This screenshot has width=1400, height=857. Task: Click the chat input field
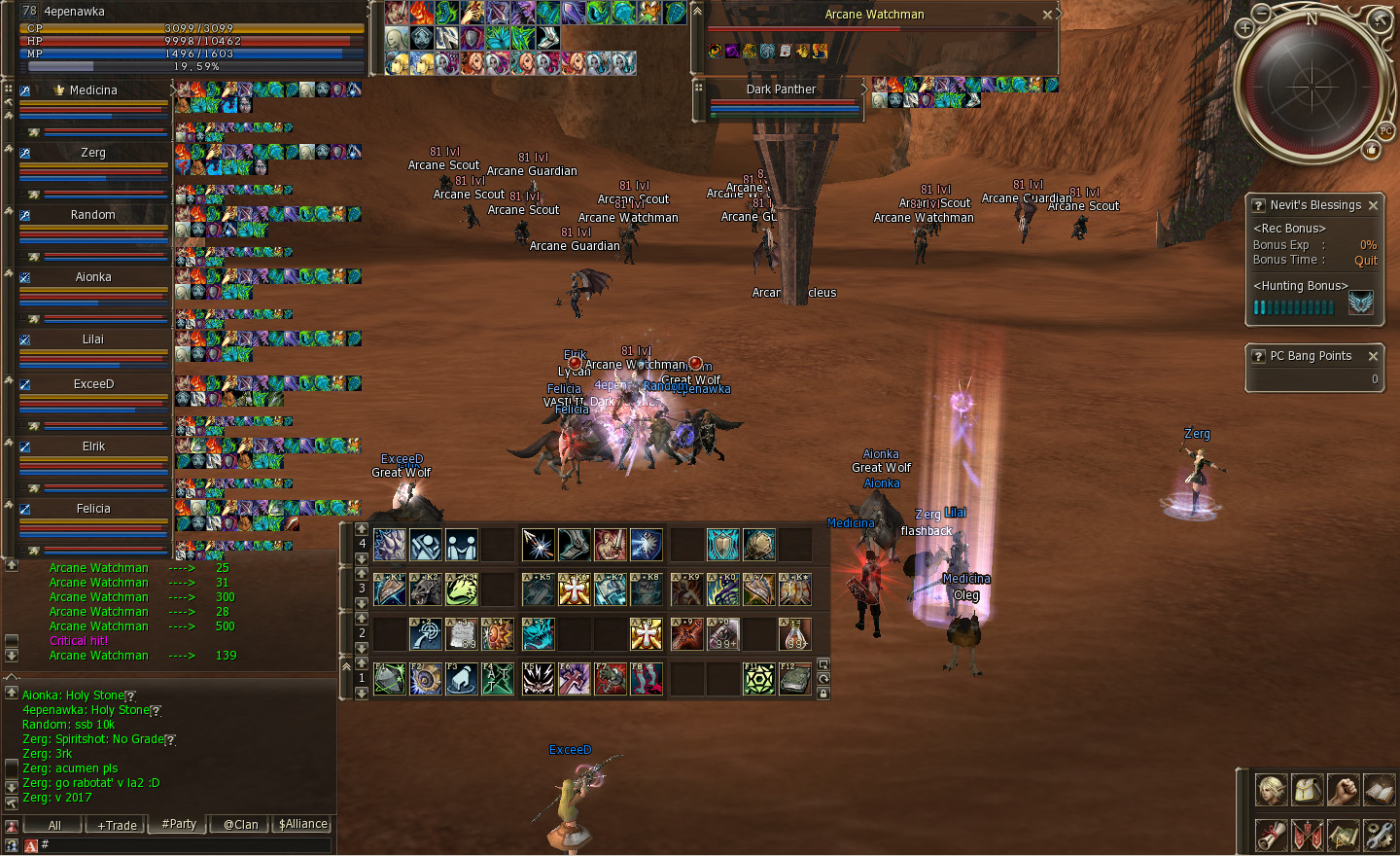(185, 845)
